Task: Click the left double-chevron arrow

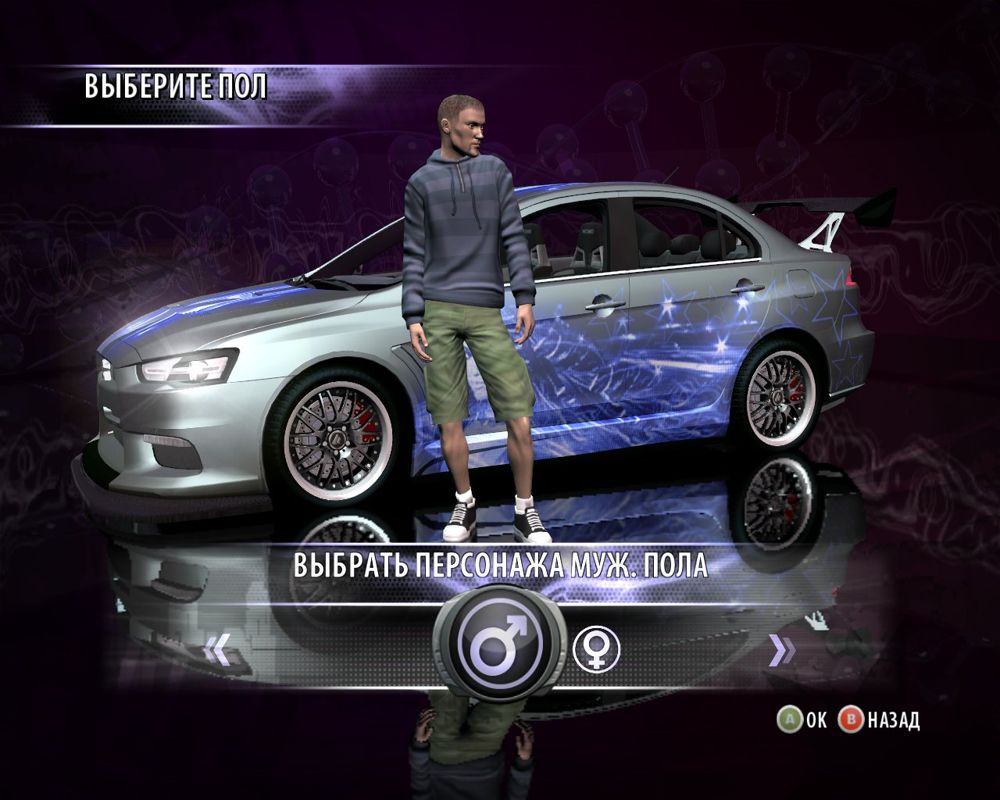Action: click(216, 651)
